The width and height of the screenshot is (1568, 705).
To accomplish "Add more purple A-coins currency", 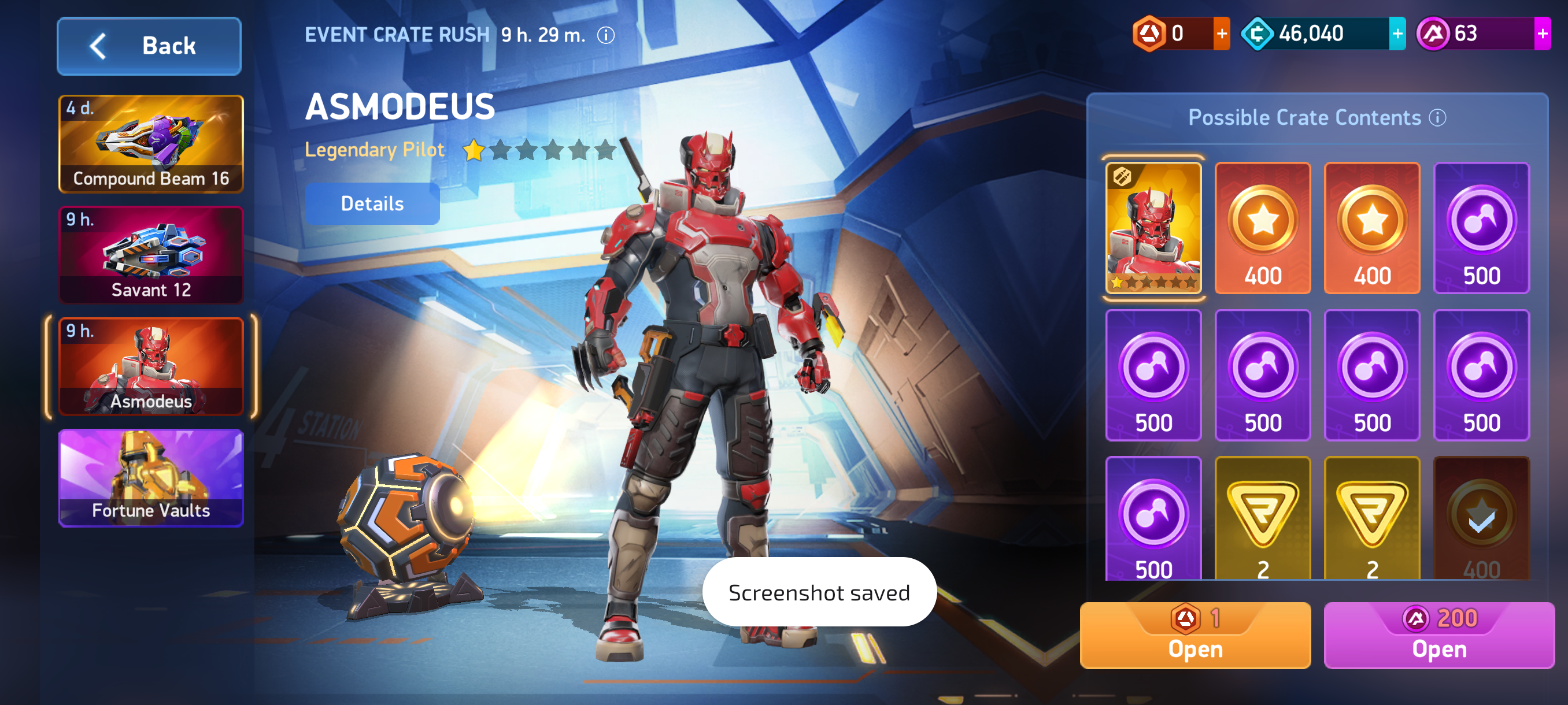I will tap(1542, 34).
